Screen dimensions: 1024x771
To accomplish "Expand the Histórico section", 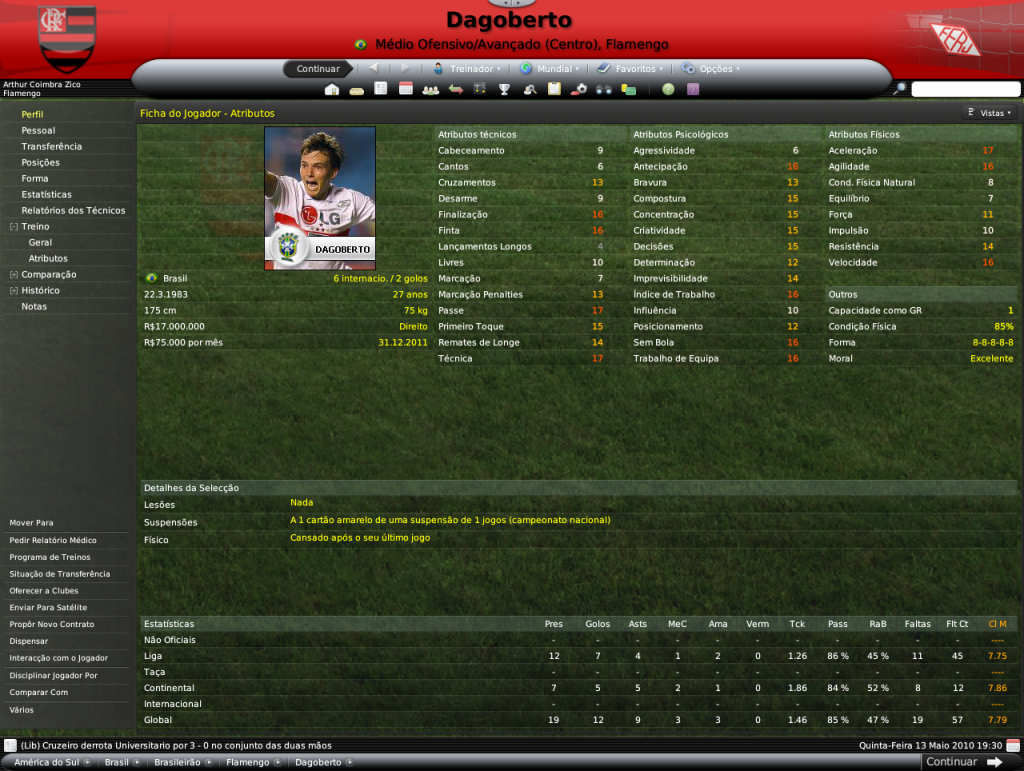I will point(13,290).
